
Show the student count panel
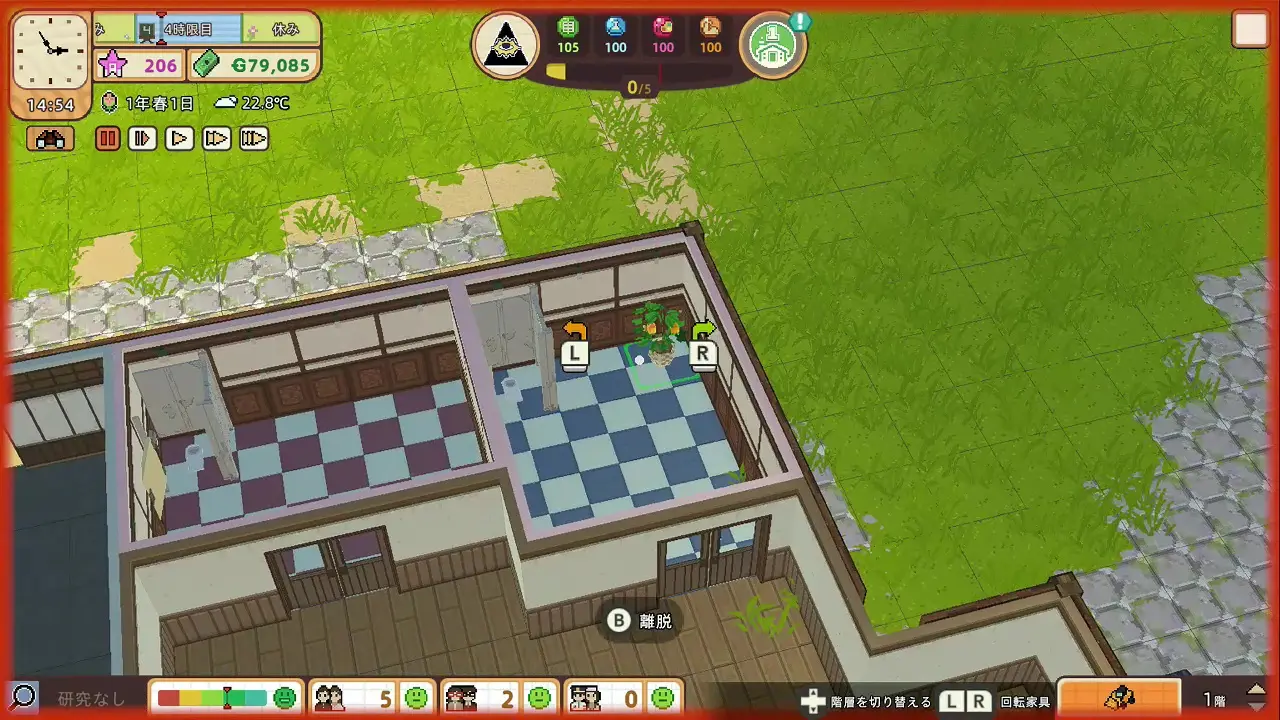[370, 697]
